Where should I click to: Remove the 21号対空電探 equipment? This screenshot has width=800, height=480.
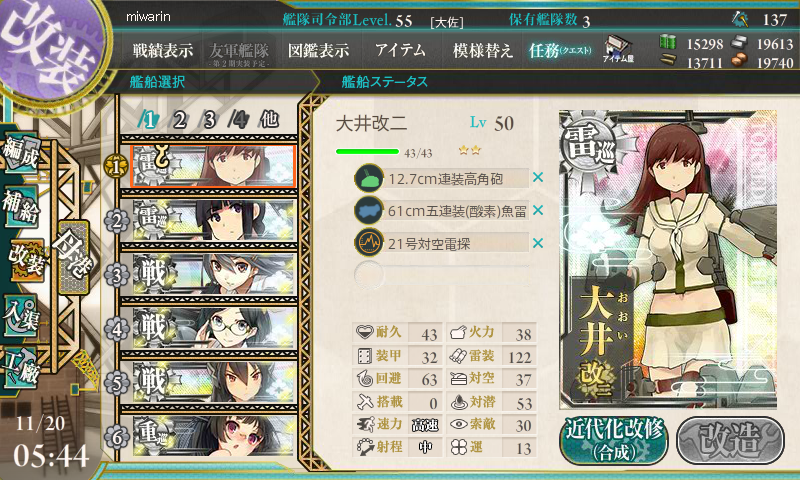coord(538,243)
